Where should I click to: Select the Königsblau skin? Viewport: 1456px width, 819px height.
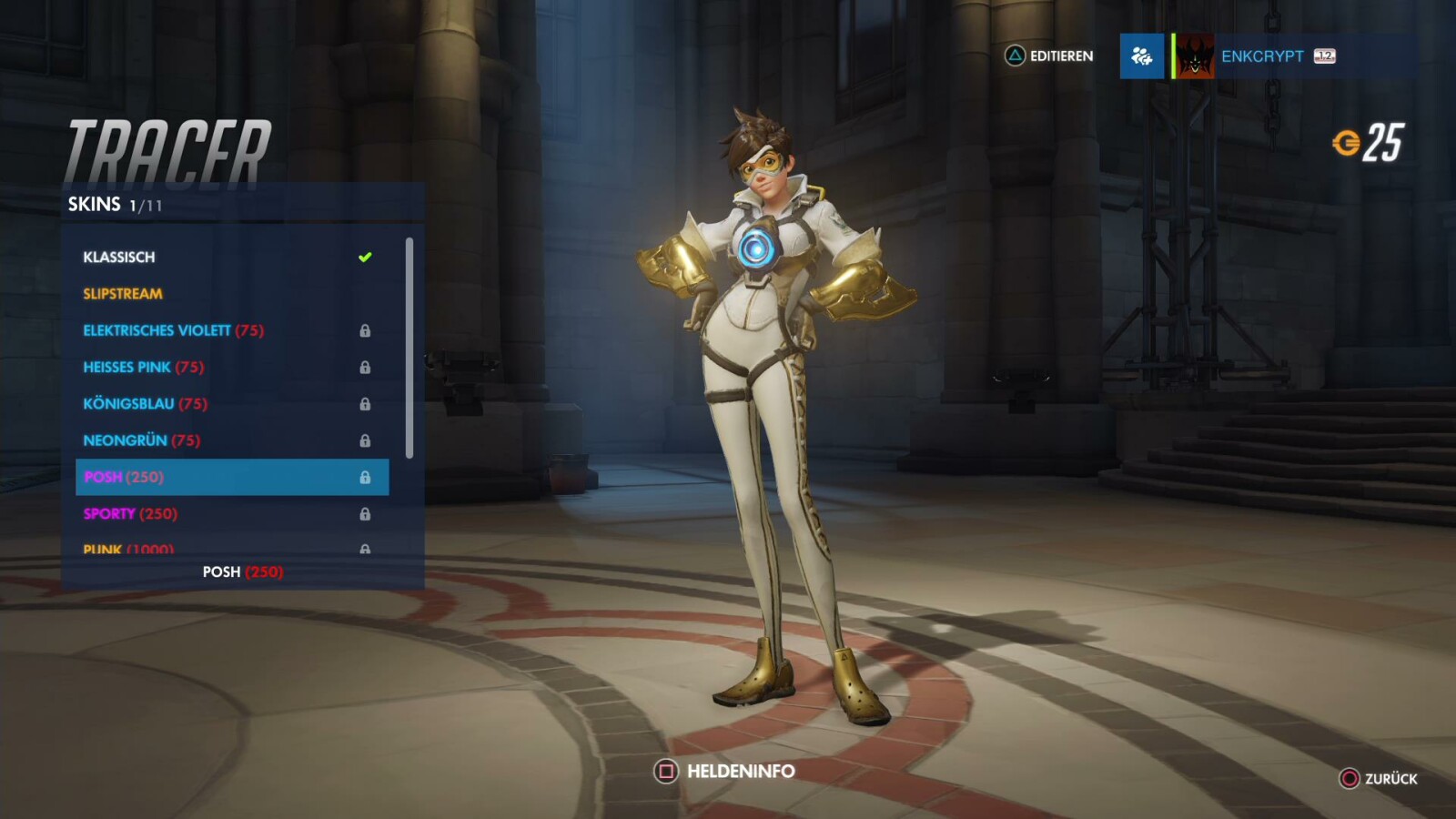pos(127,403)
